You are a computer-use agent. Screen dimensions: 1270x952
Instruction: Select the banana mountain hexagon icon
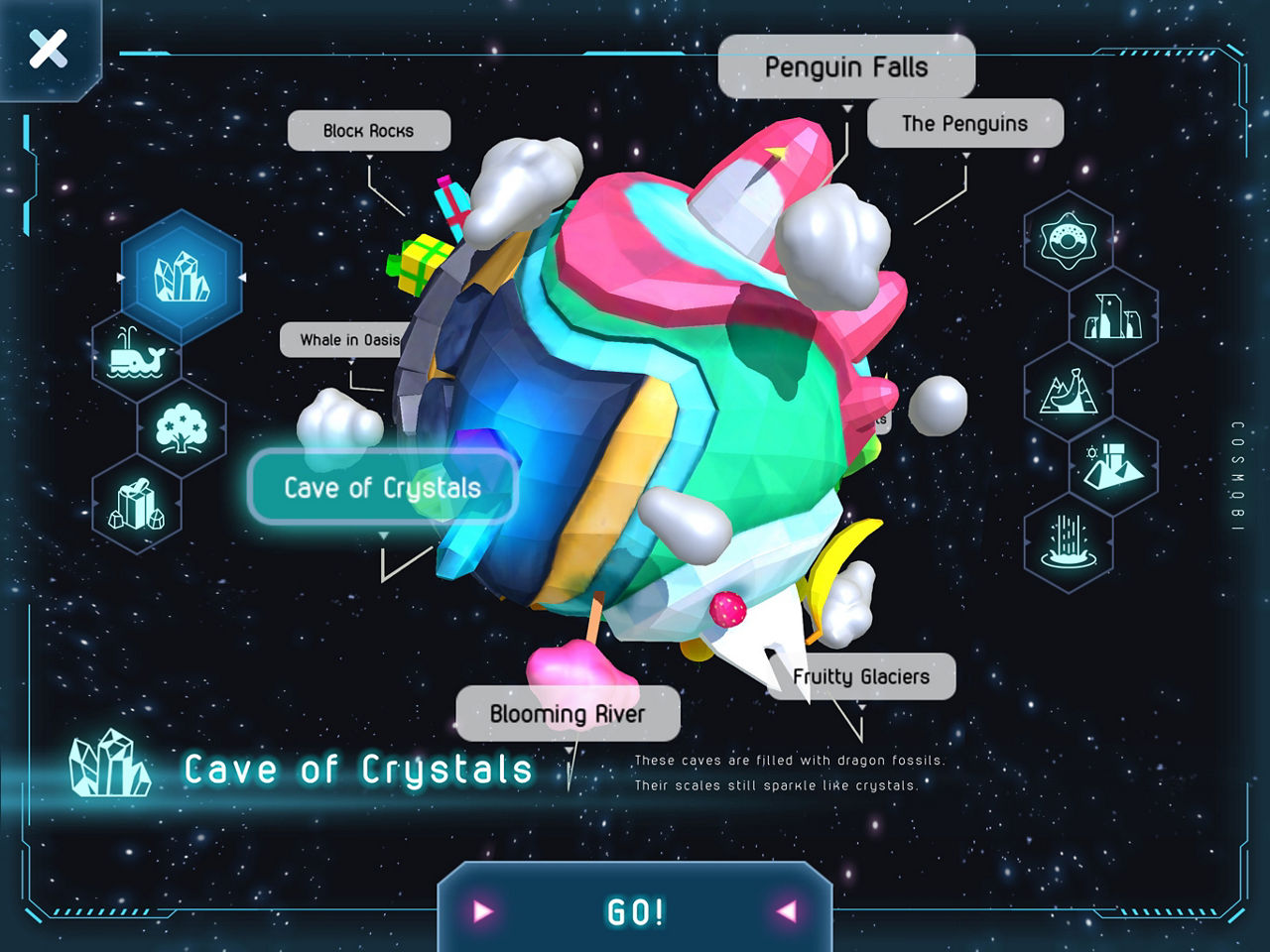pyautogui.click(x=1068, y=392)
